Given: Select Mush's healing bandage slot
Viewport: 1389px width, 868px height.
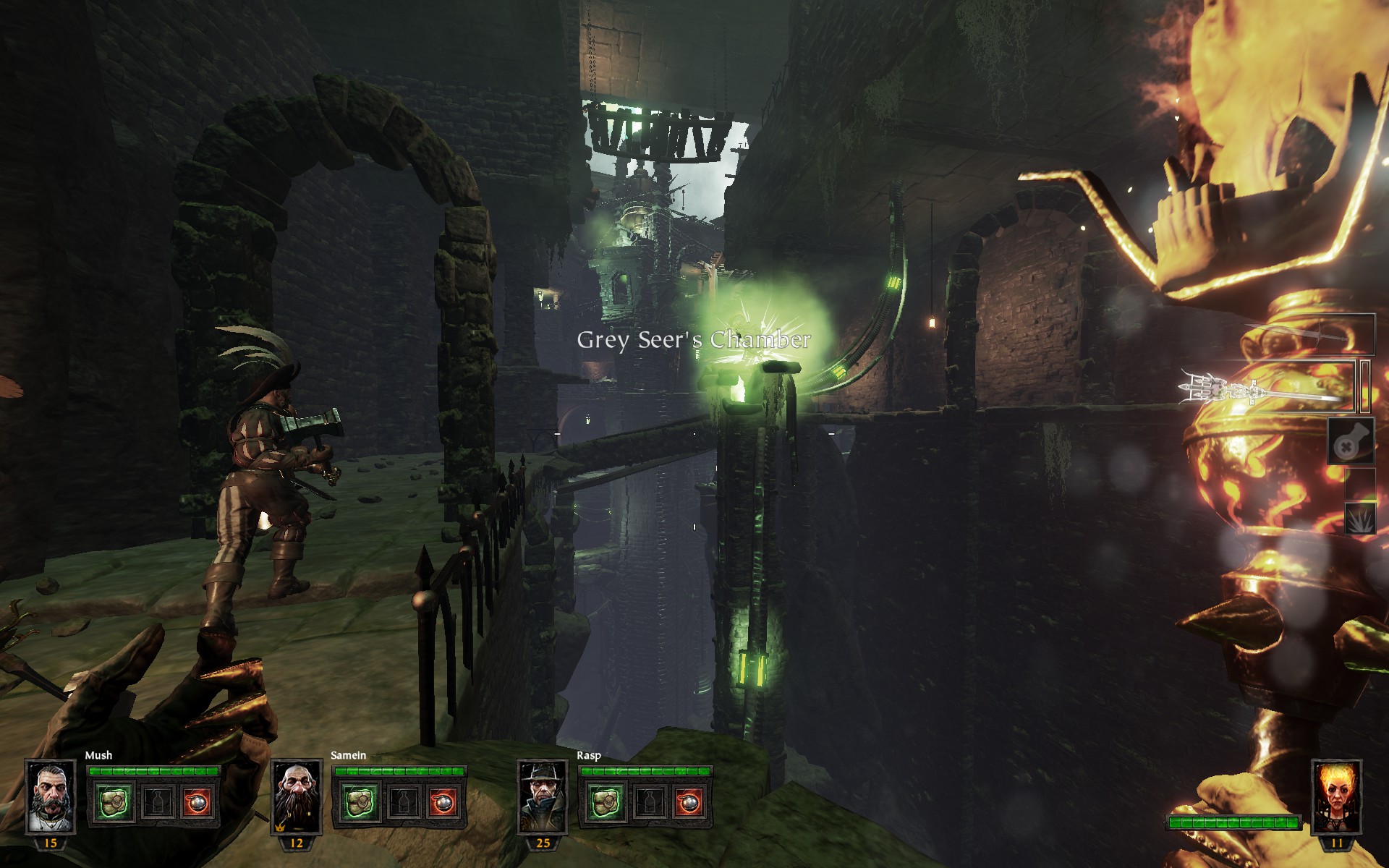Looking at the screenshot, I should (114, 803).
